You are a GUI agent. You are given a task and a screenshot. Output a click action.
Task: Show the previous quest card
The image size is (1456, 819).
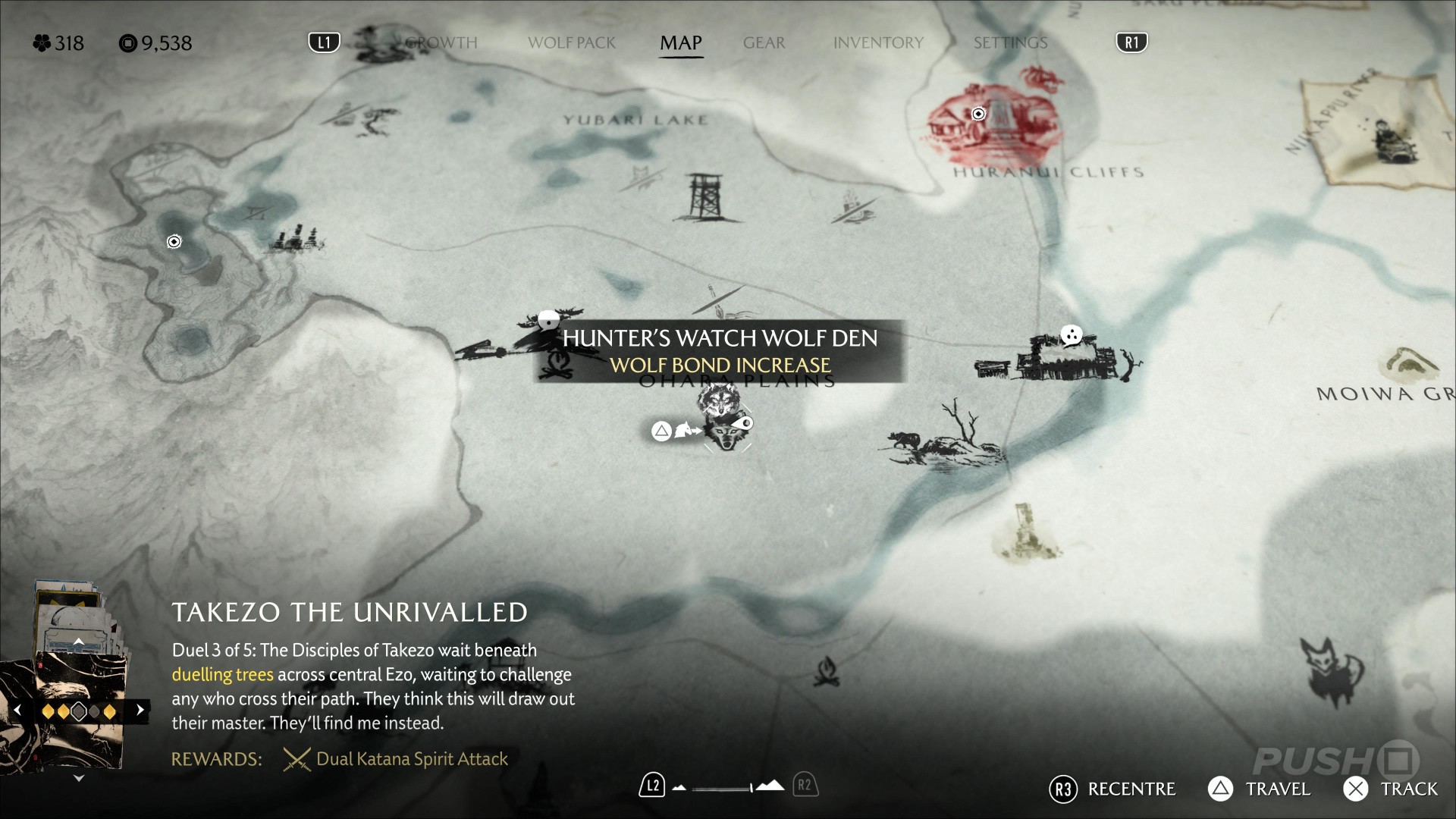point(18,711)
